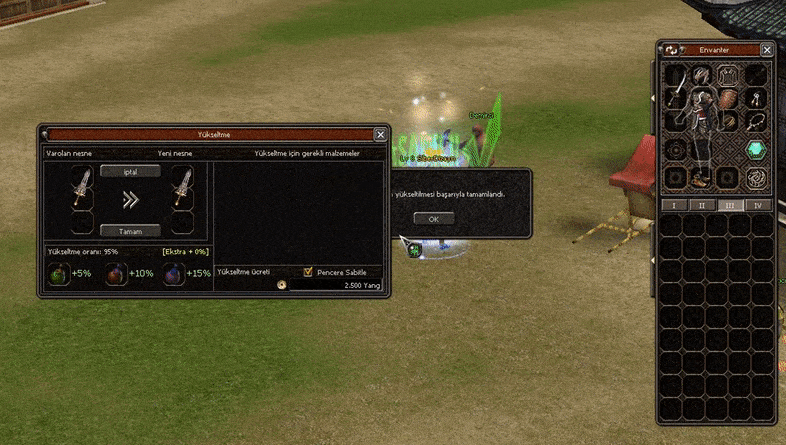The height and width of the screenshot is (445, 786).
Task: Select the green +5% upgrade potion
Action: pos(60,274)
